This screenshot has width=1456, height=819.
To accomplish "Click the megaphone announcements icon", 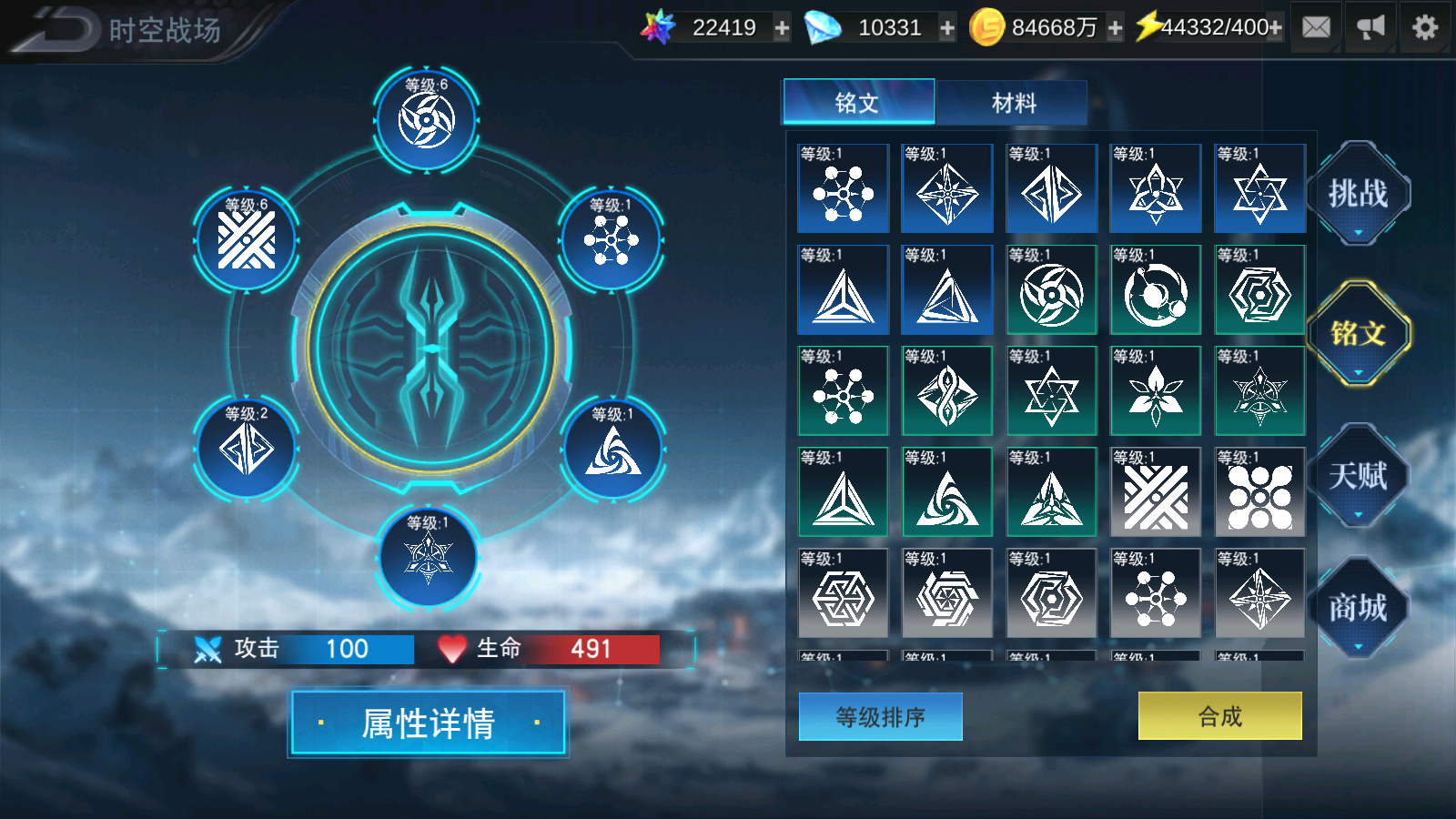I will coord(1370,26).
